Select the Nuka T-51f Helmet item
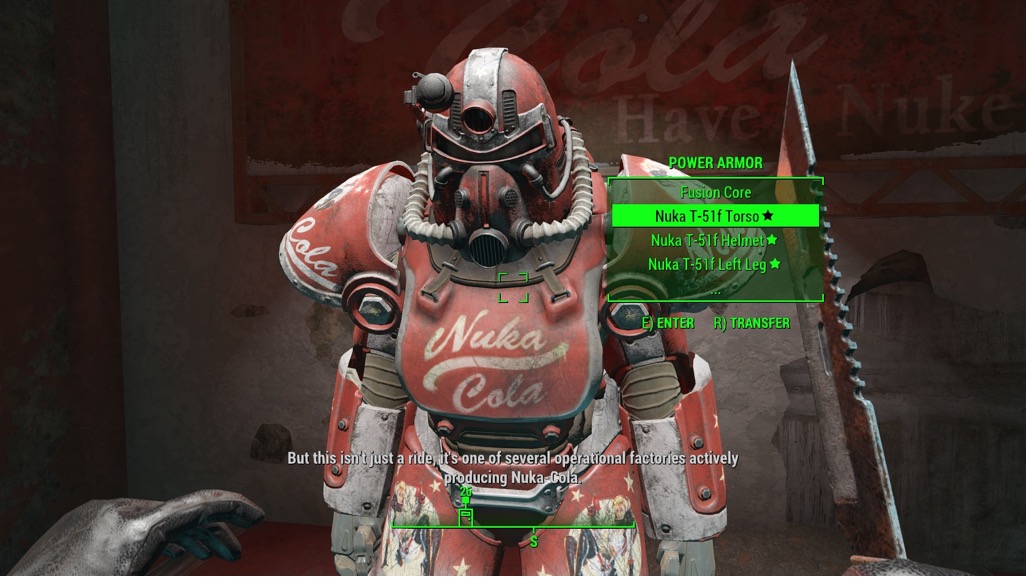 click(714, 240)
